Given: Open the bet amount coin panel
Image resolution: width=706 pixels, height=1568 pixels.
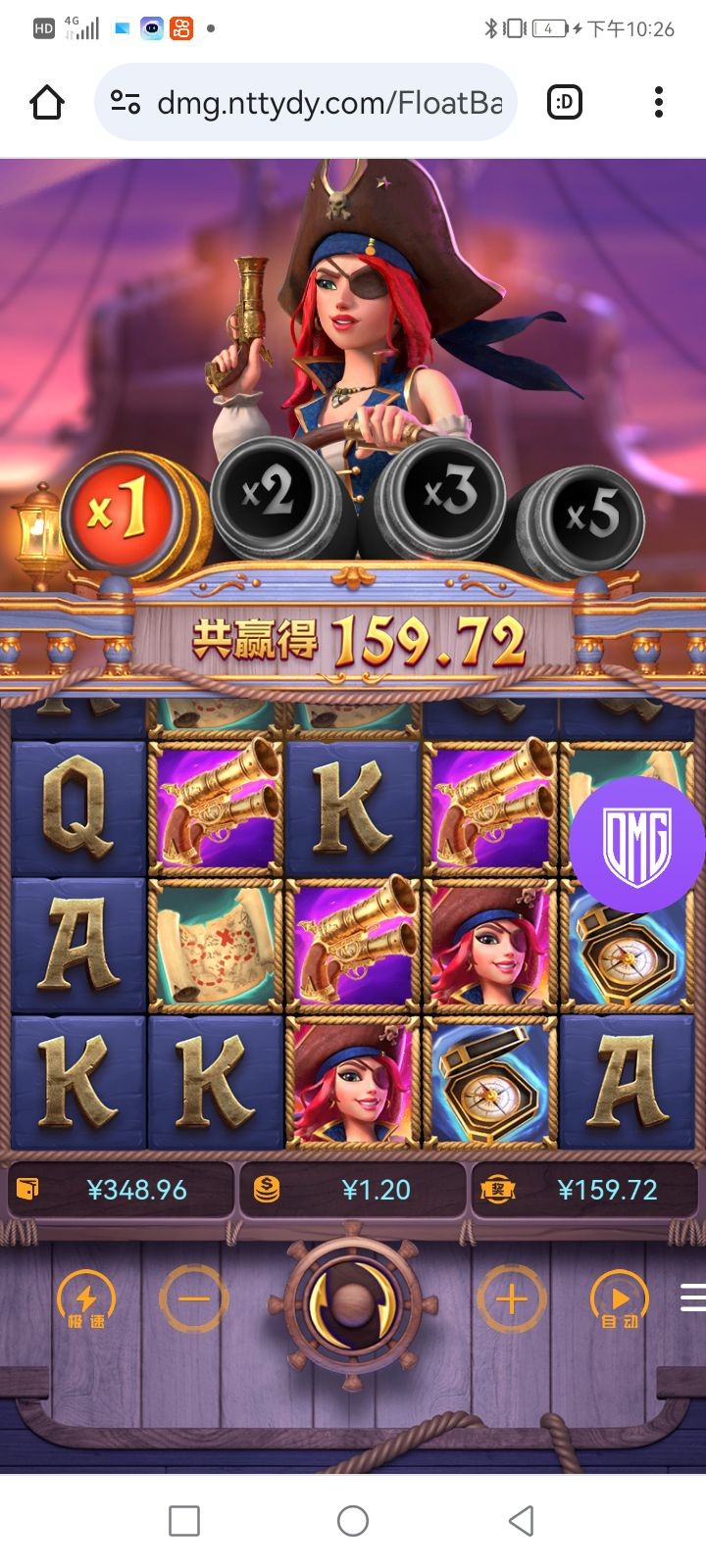Looking at the screenshot, I should [x=353, y=1190].
